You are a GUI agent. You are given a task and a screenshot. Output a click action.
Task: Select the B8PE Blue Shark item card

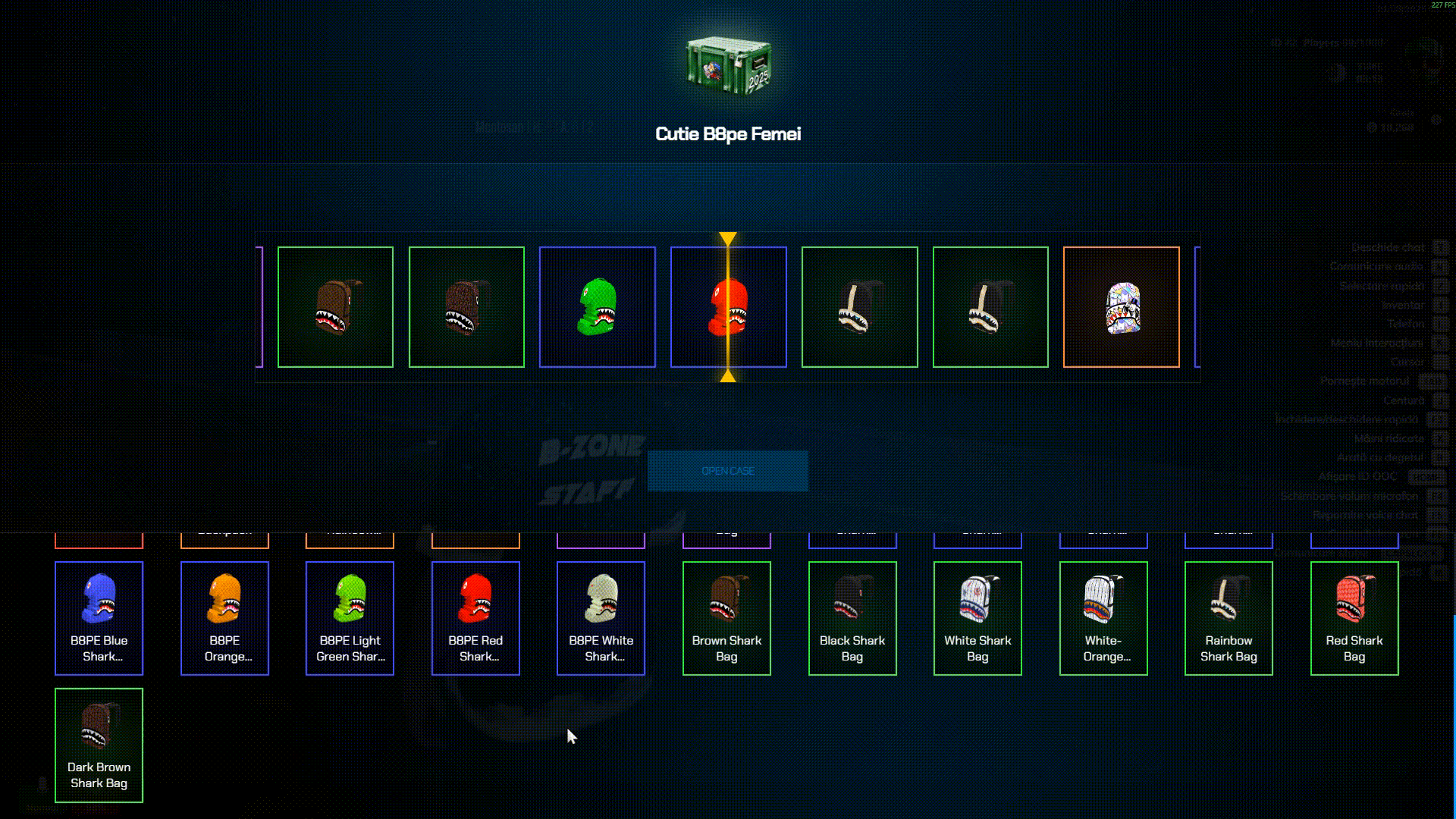pos(99,618)
